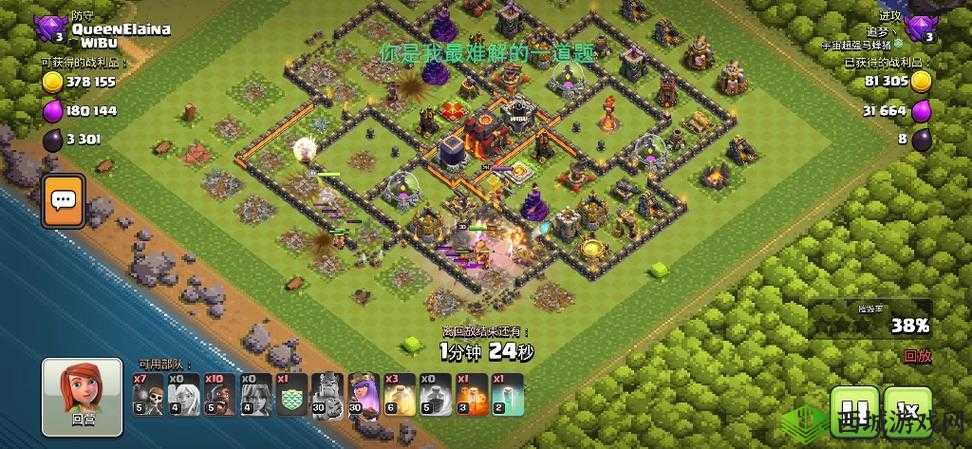972x449 pixels.
Task: Select the Barbarian King hero slot
Action: 326,394
